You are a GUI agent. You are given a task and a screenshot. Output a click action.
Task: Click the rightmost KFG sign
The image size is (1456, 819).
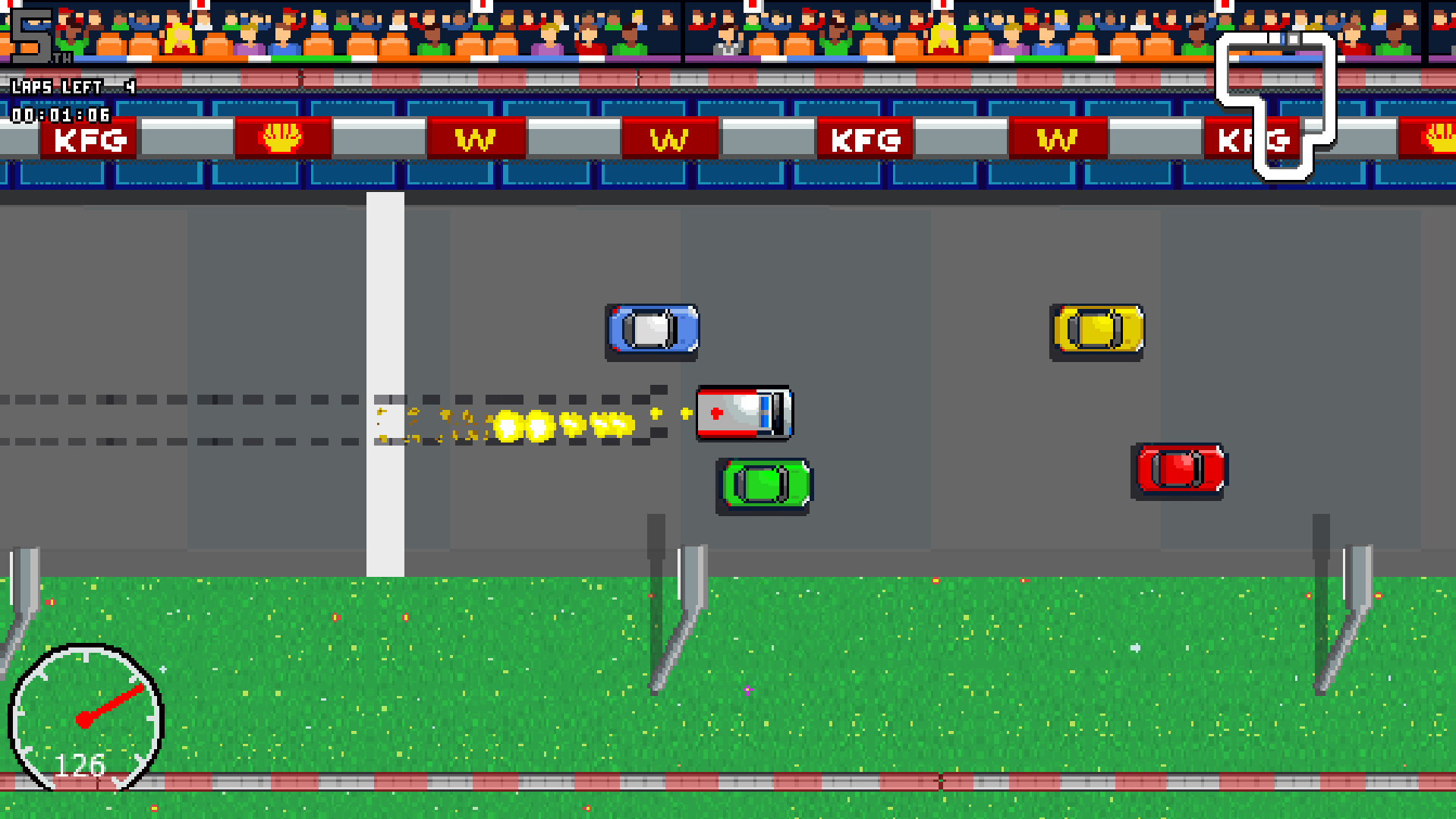point(1252,140)
